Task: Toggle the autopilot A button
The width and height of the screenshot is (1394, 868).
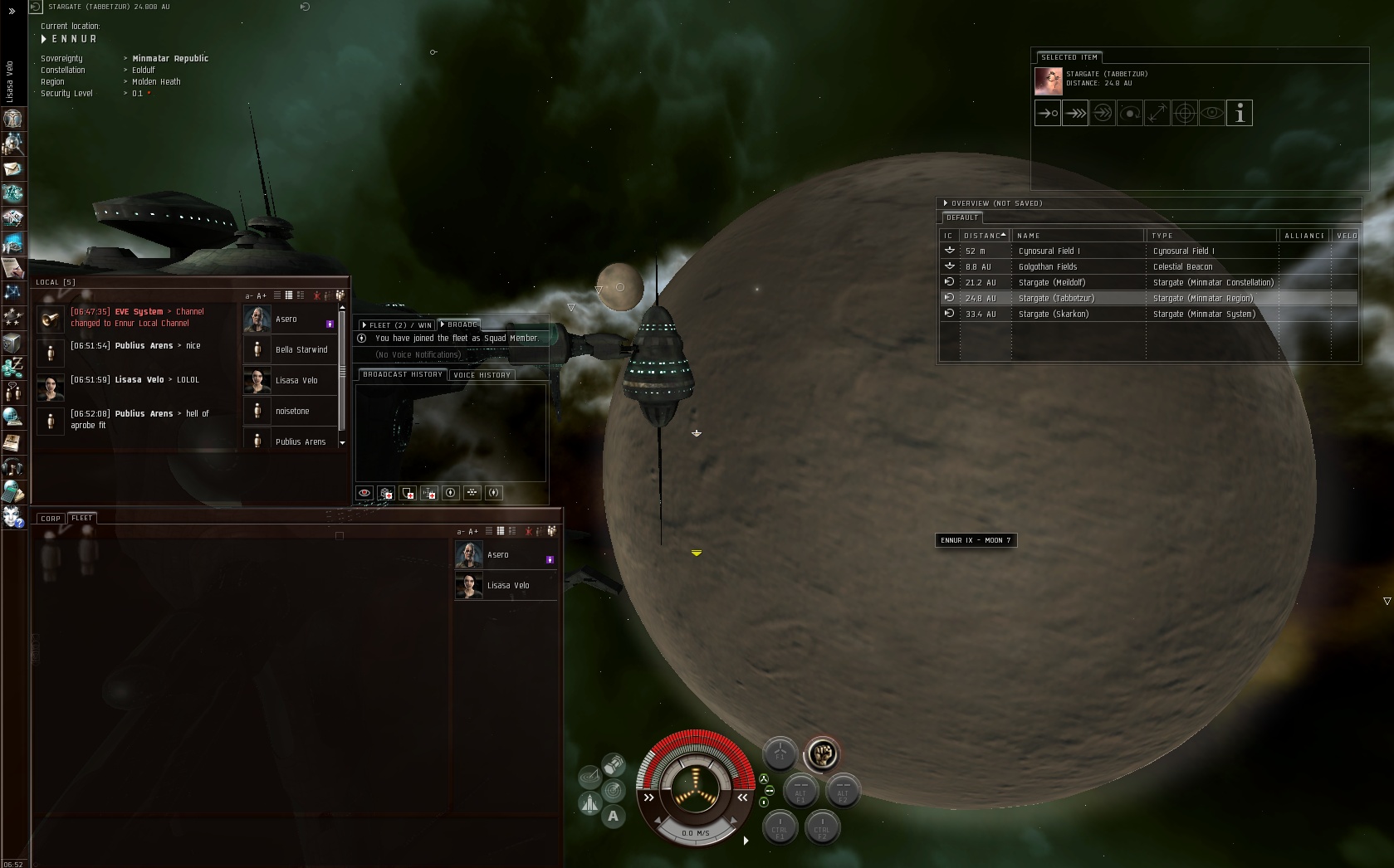Action: [613, 816]
